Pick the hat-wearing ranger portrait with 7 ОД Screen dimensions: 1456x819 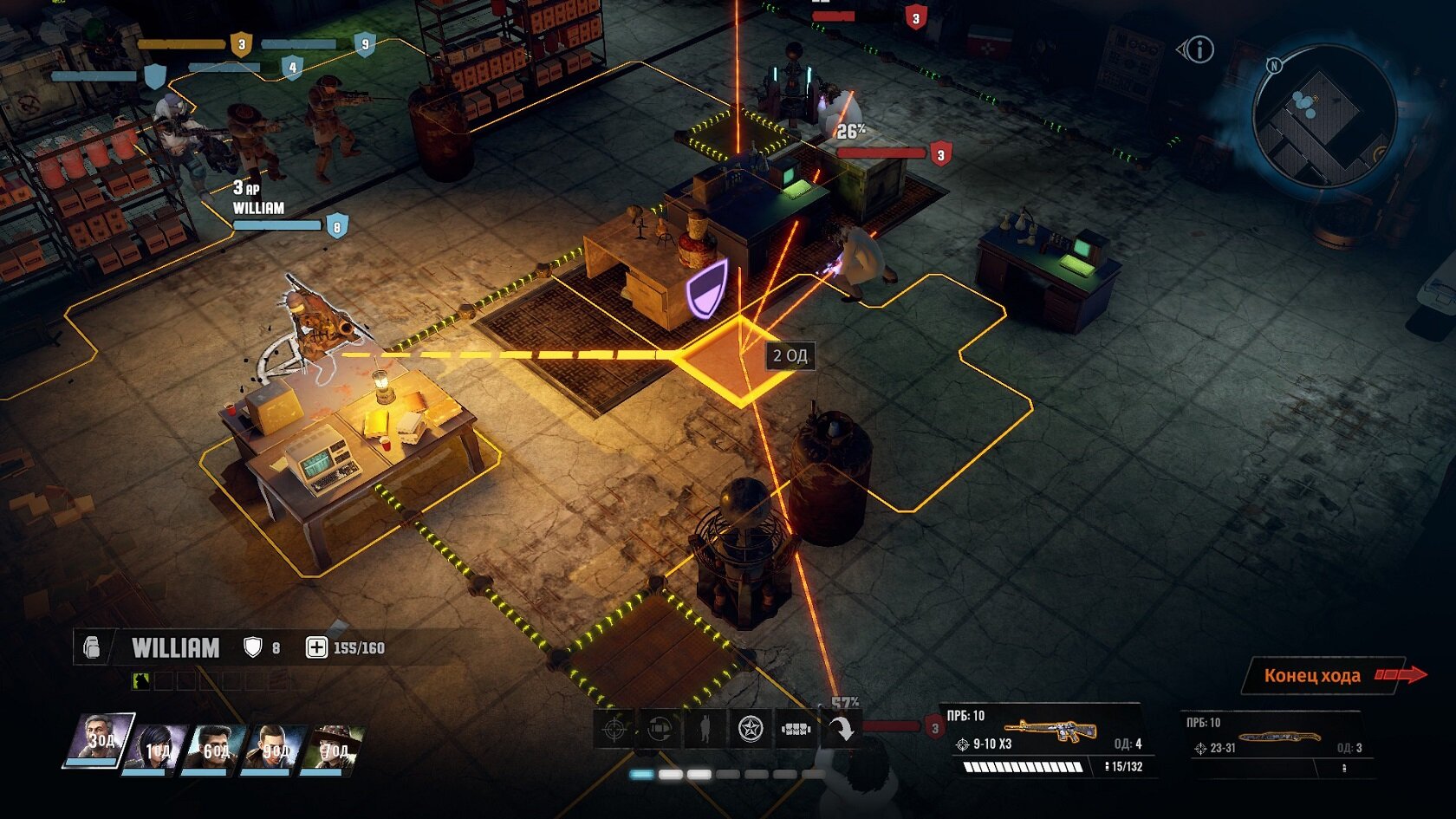[x=333, y=747]
